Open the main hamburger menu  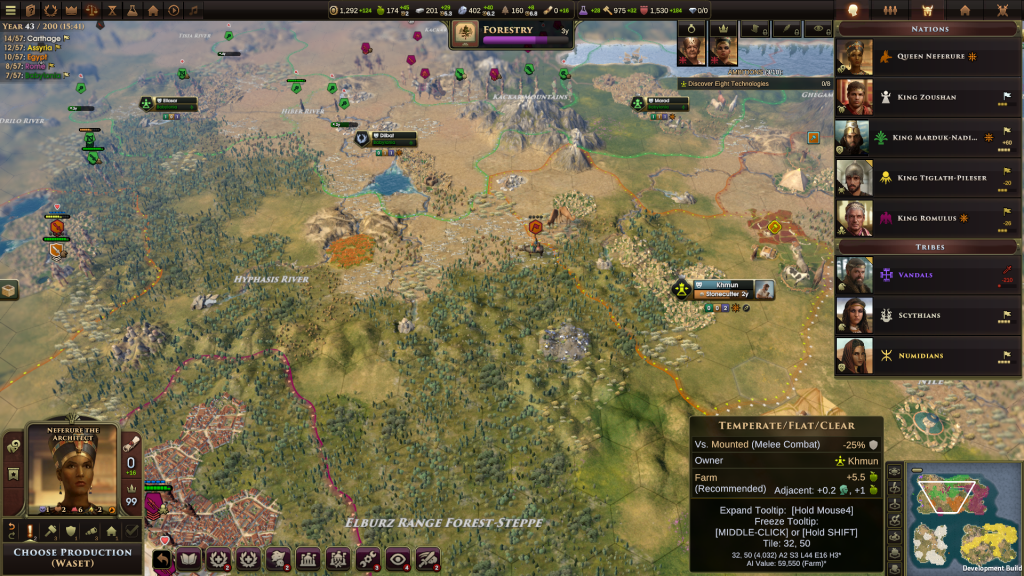click(x=11, y=10)
